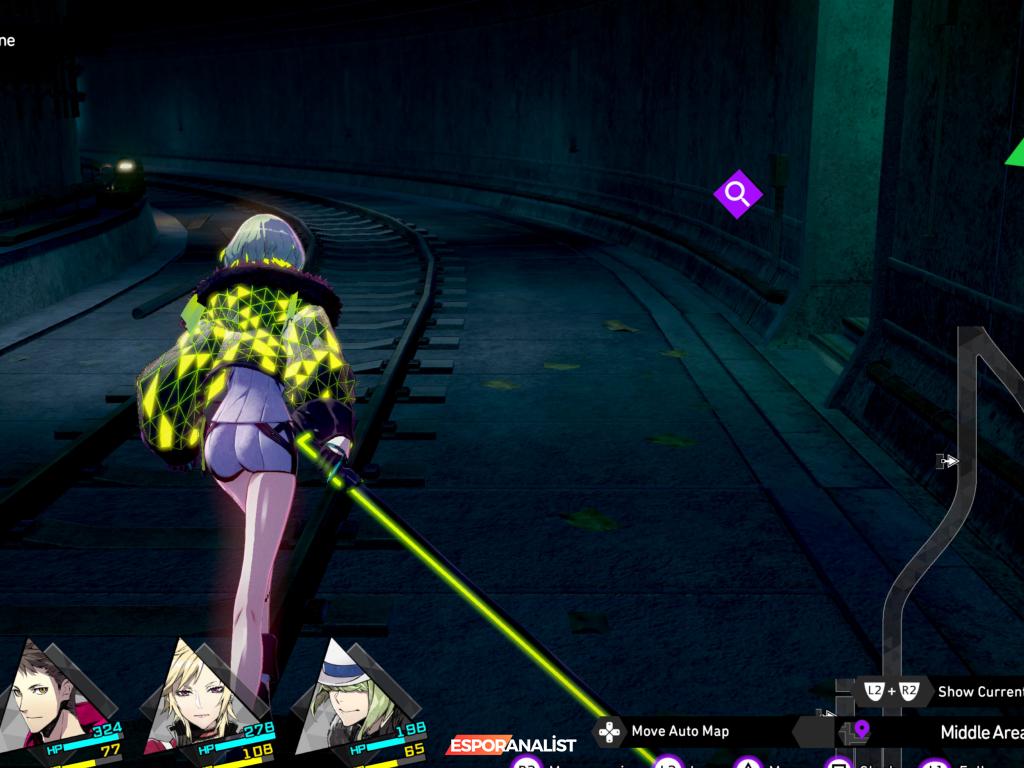Viewport: 1024px width, 768px height.
Task: Click the Middle Area location label
Action: (x=980, y=732)
